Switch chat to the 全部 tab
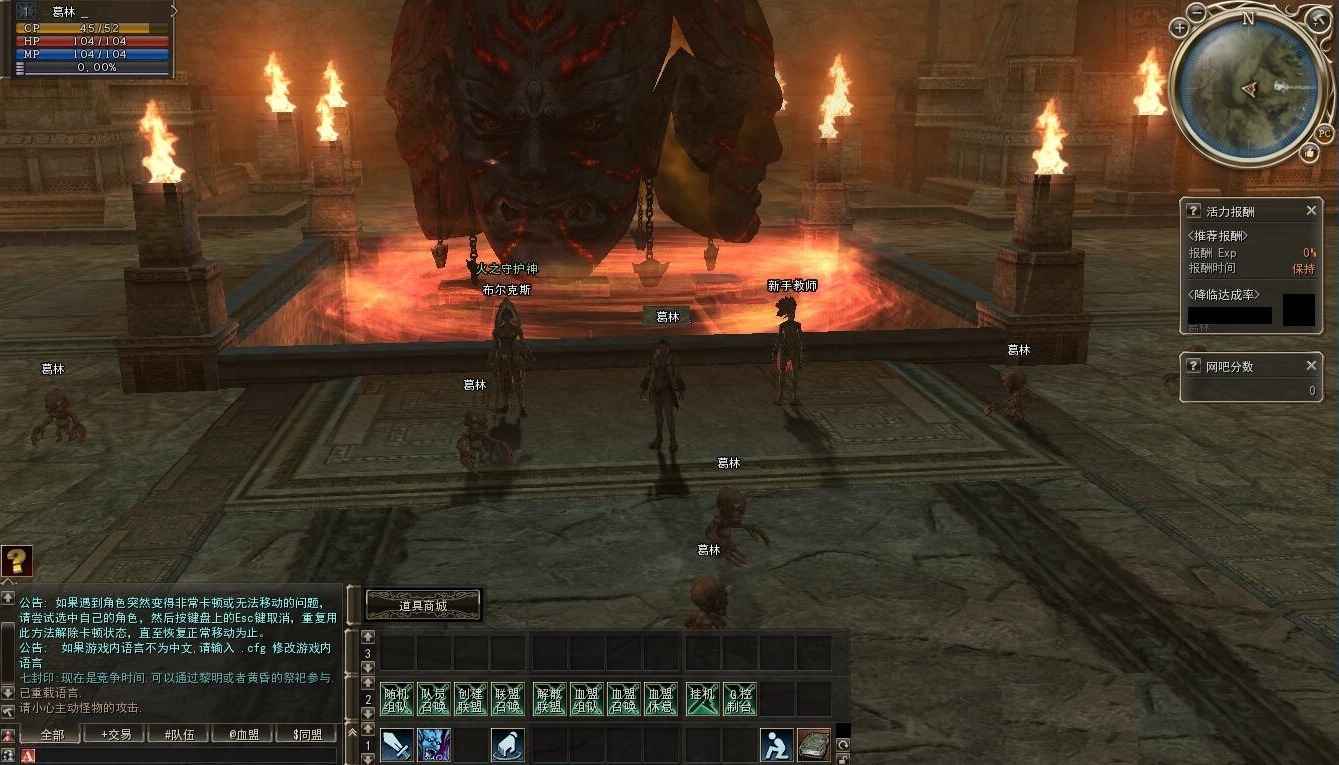Screen dimensions: 1339x765 pyautogui.click(x=53, y=735)
